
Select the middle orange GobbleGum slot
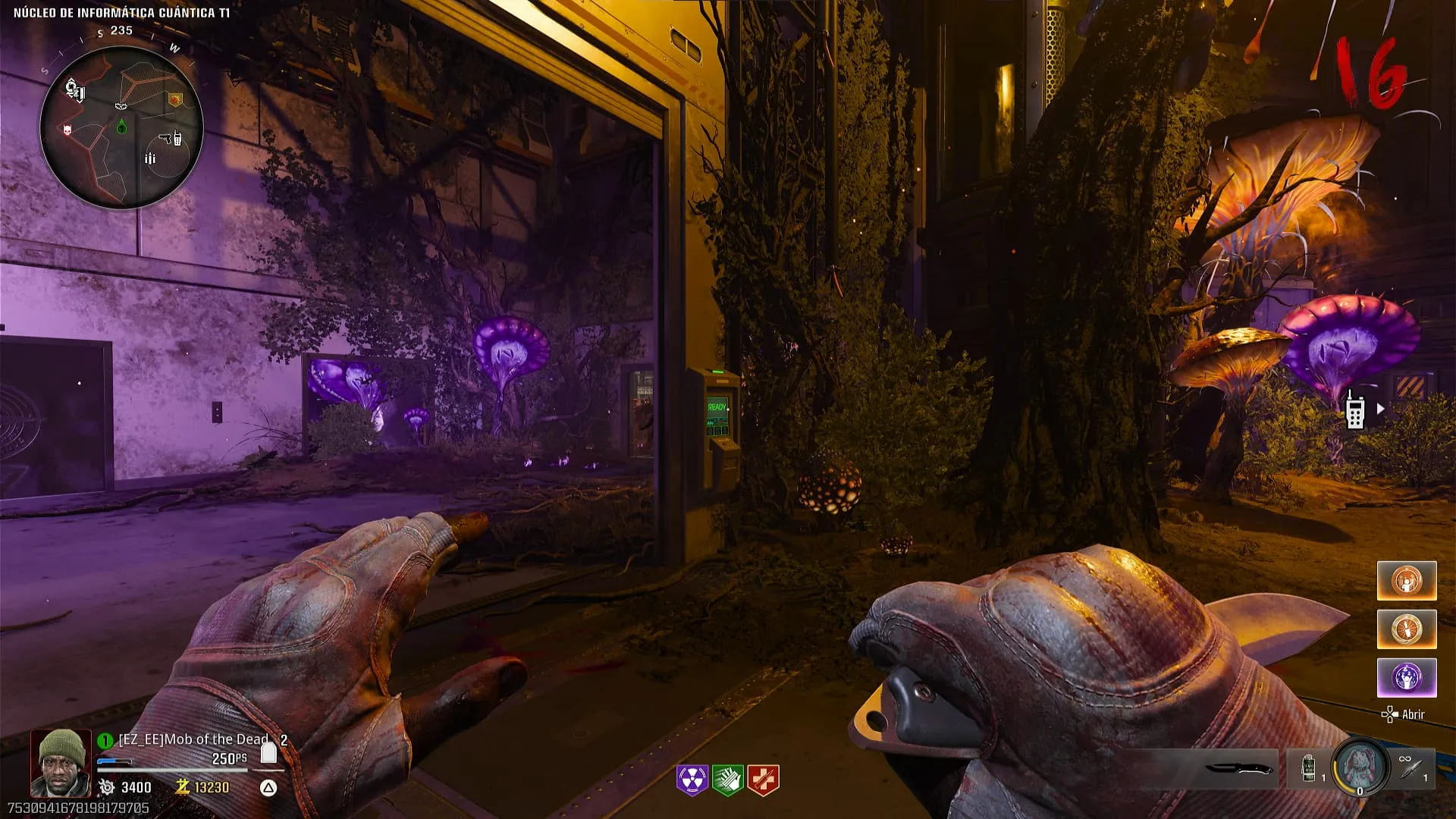[1407, 629]
